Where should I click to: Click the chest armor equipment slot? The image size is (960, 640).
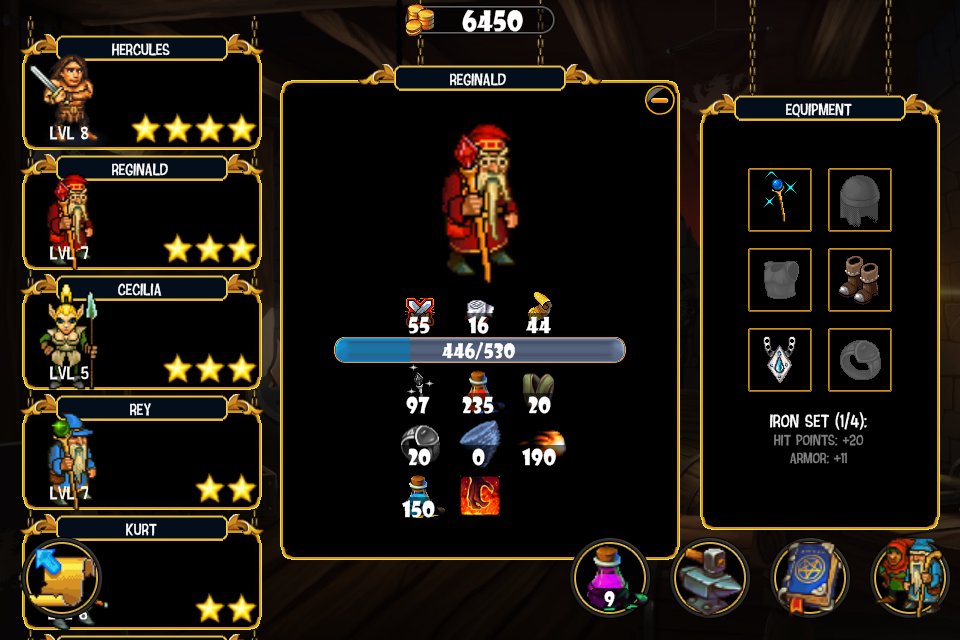coord(780,280)
